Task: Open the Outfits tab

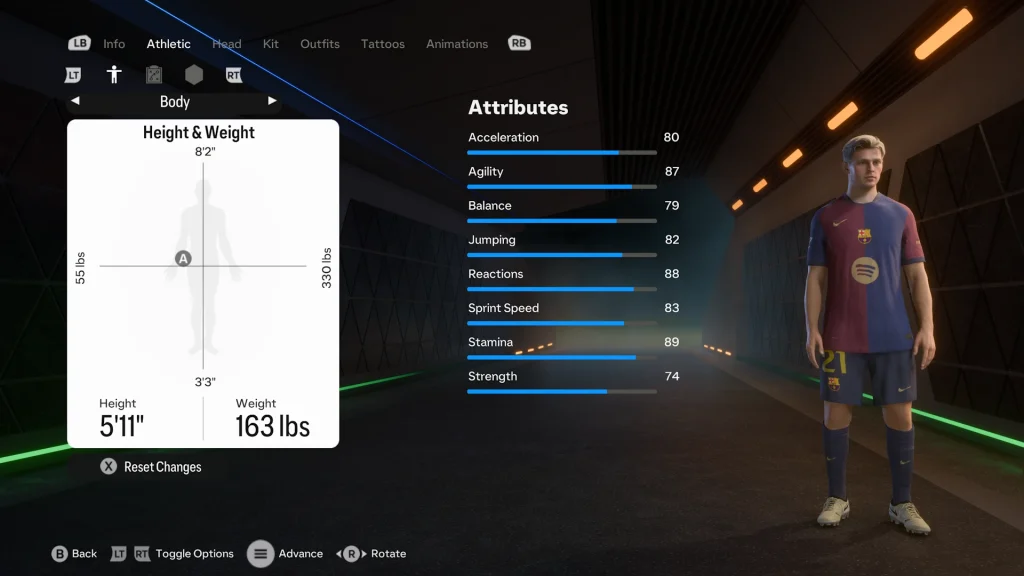Action: point(320,44)
